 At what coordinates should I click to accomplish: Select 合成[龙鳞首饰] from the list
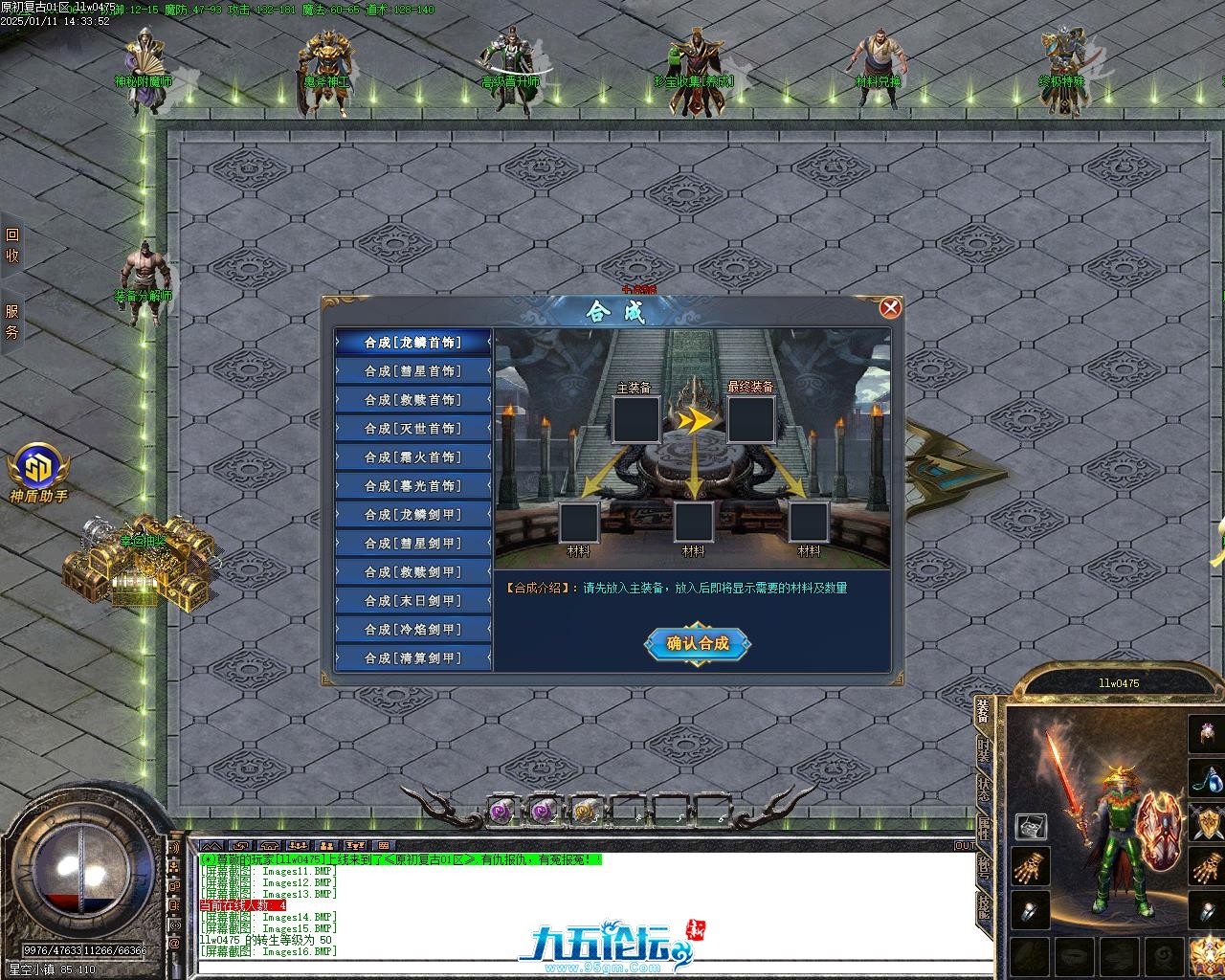tap(412, 342)
